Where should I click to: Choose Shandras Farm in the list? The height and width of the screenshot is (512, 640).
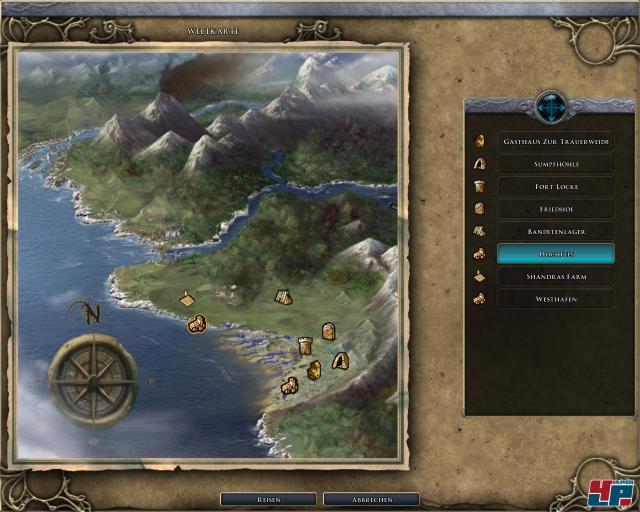(x=556, y=276)
